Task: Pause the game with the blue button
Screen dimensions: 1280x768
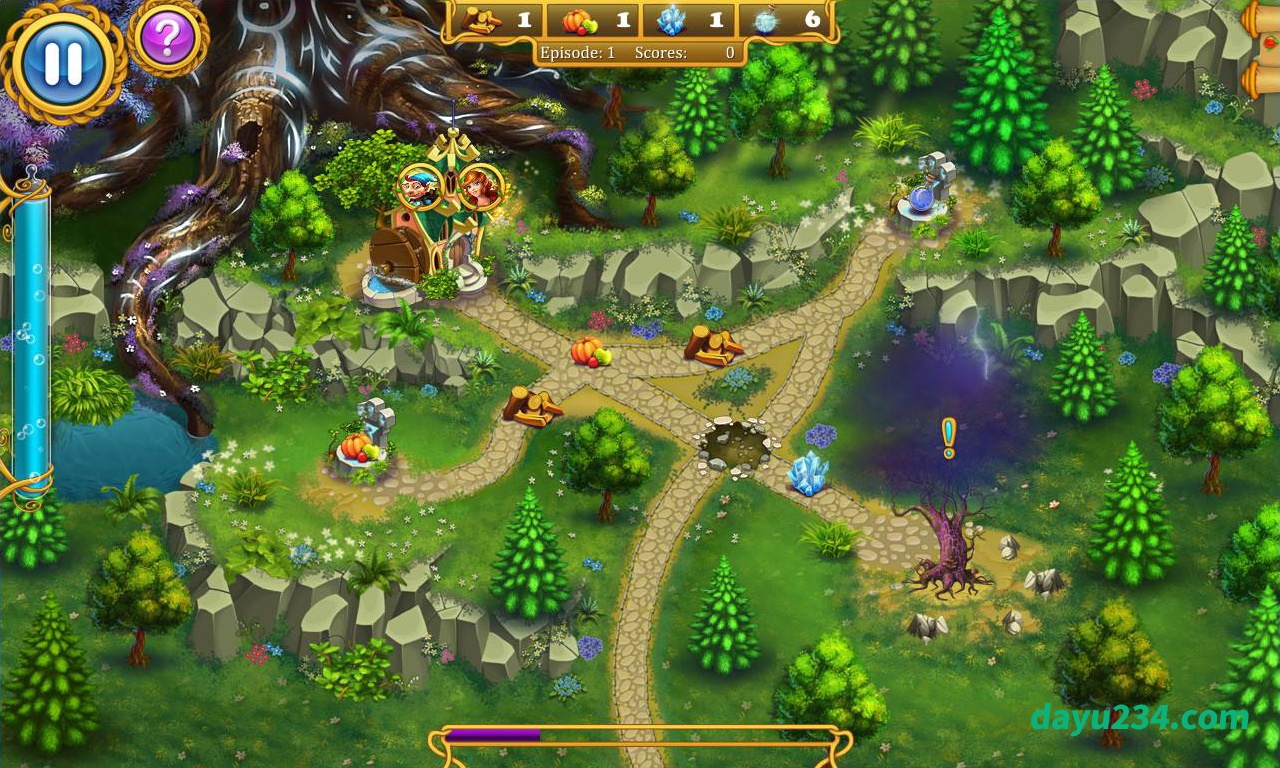Action: pos(64,62)
